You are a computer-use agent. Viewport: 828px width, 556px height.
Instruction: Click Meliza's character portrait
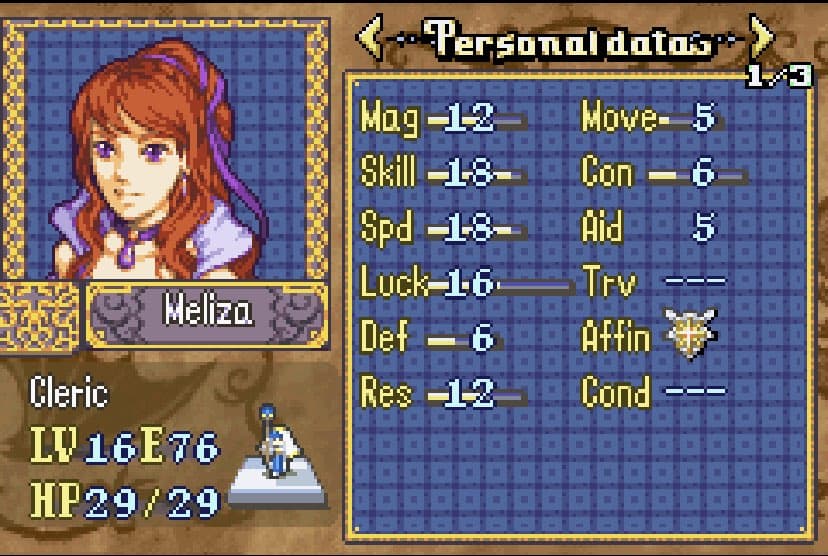pyautogui.click(x=165, y=150)
